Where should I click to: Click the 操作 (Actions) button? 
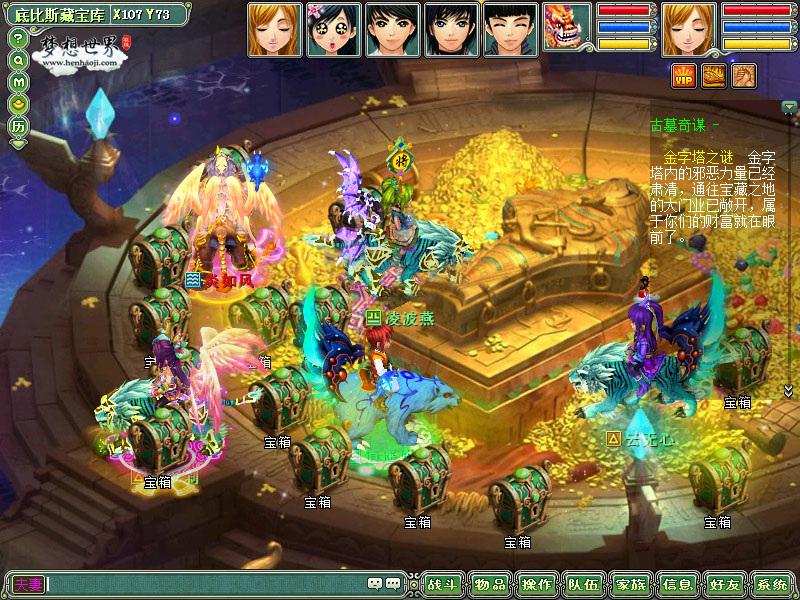537,584
